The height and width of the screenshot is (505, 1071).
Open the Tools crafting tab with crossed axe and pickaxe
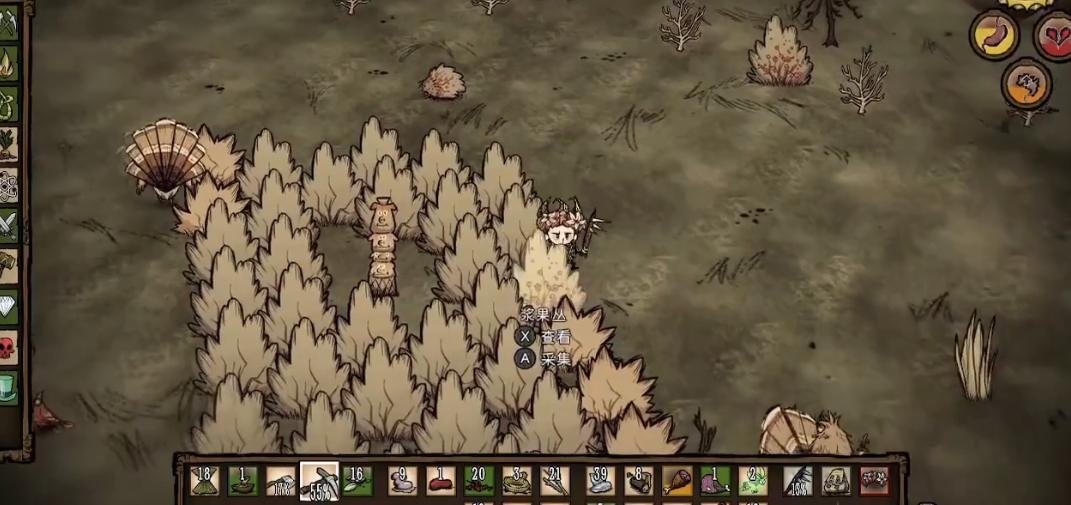click(8, 24)
